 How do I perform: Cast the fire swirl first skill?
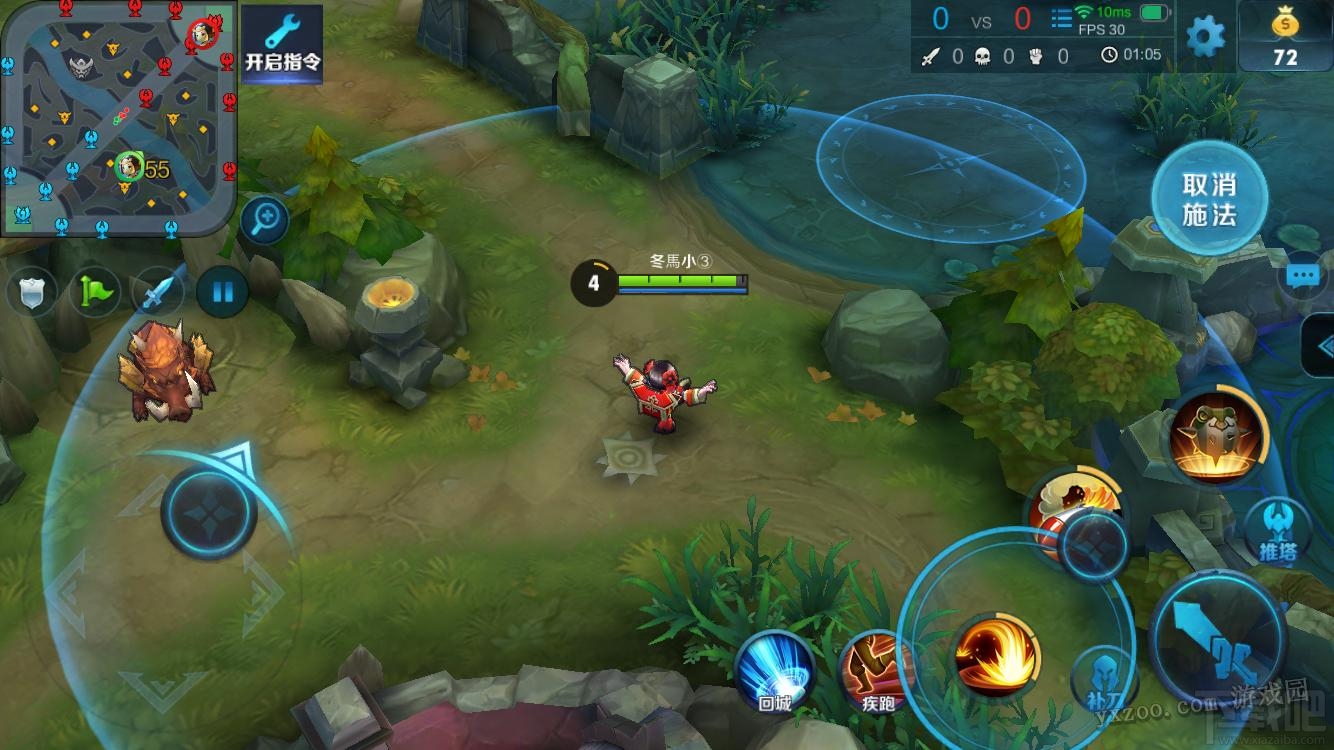[997, 656]
